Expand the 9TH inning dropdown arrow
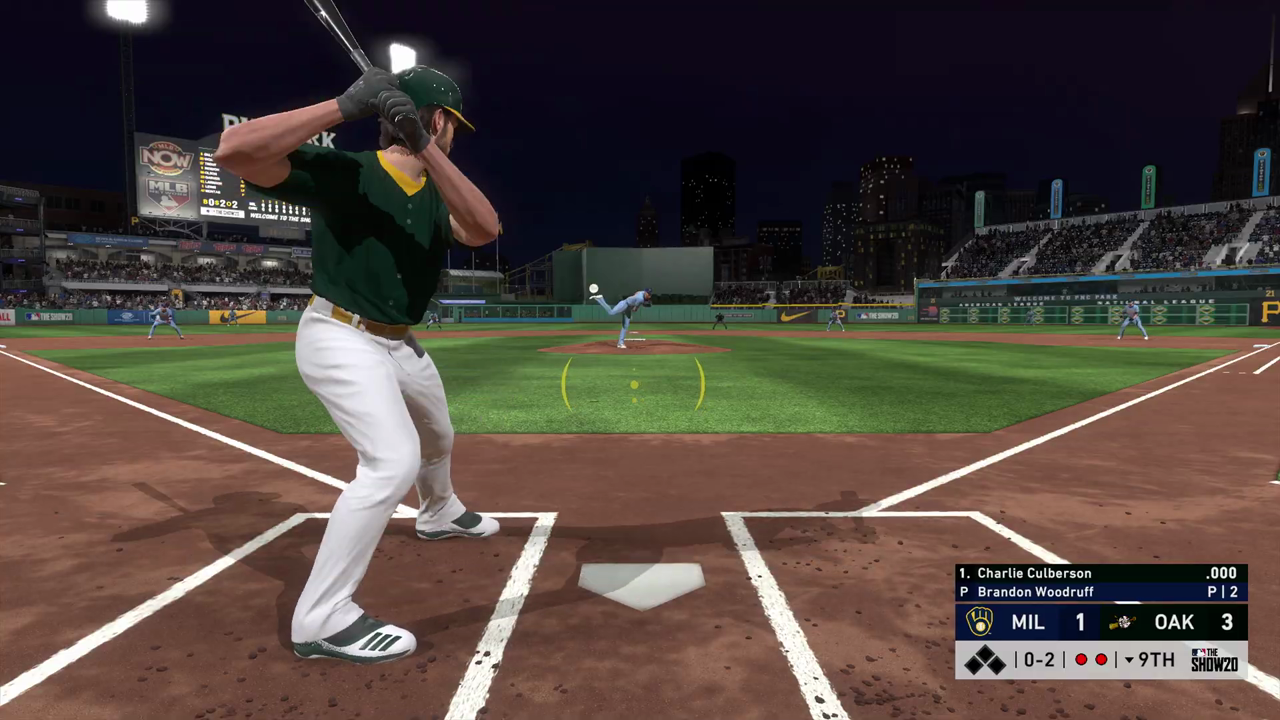 1129,659
